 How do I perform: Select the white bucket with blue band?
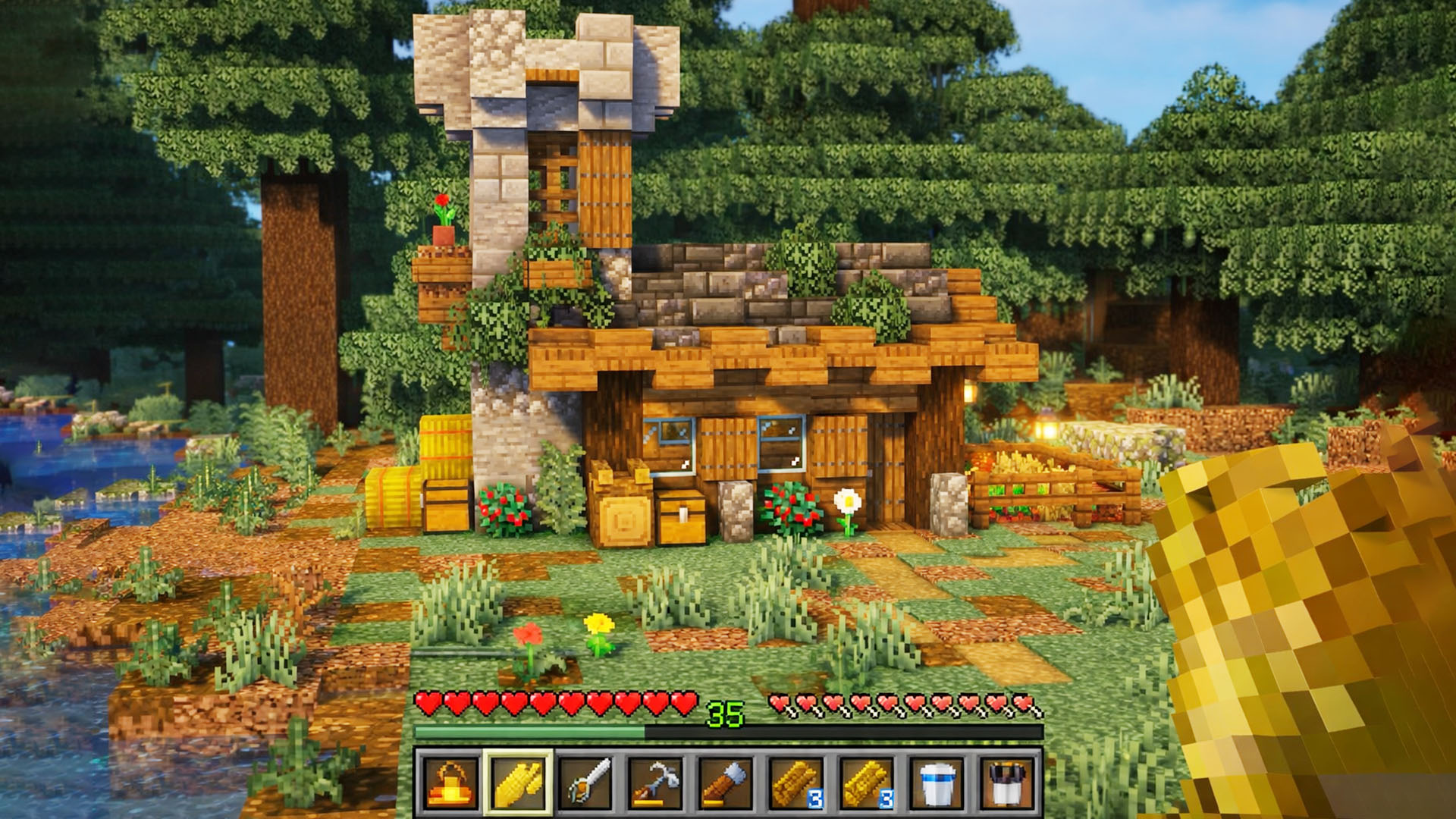click(x=937, y=783)
